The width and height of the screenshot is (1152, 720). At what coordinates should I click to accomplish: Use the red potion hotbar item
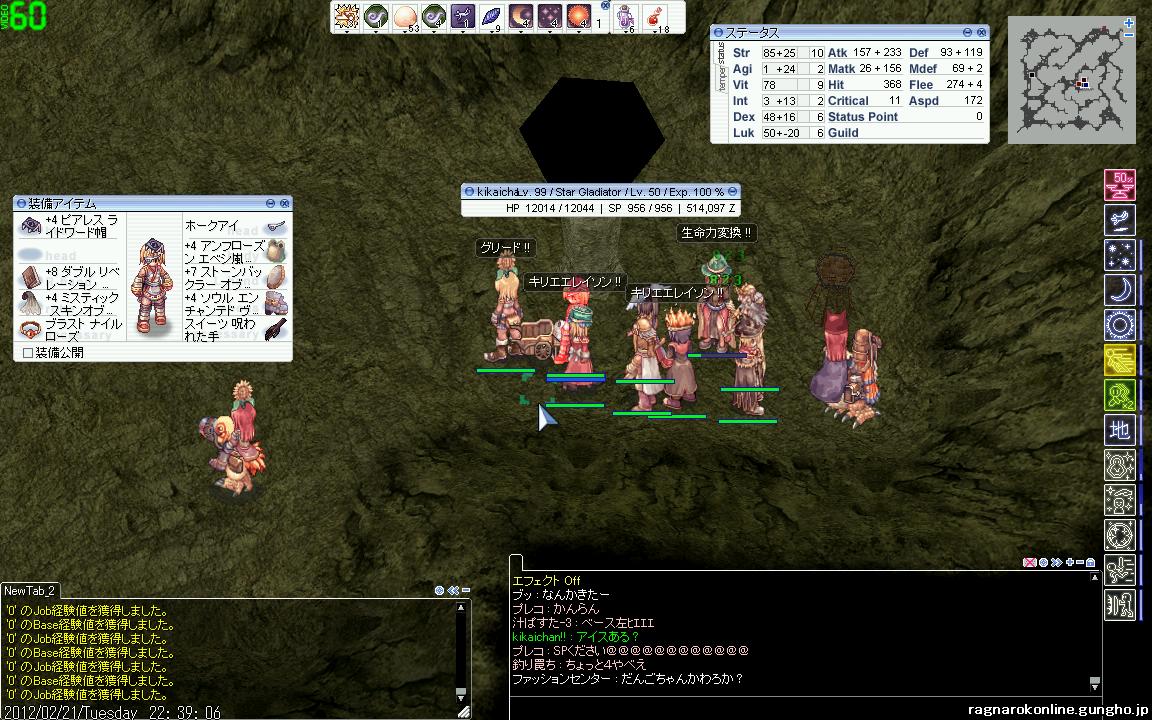pyautogui.click(x=657, y=16)
